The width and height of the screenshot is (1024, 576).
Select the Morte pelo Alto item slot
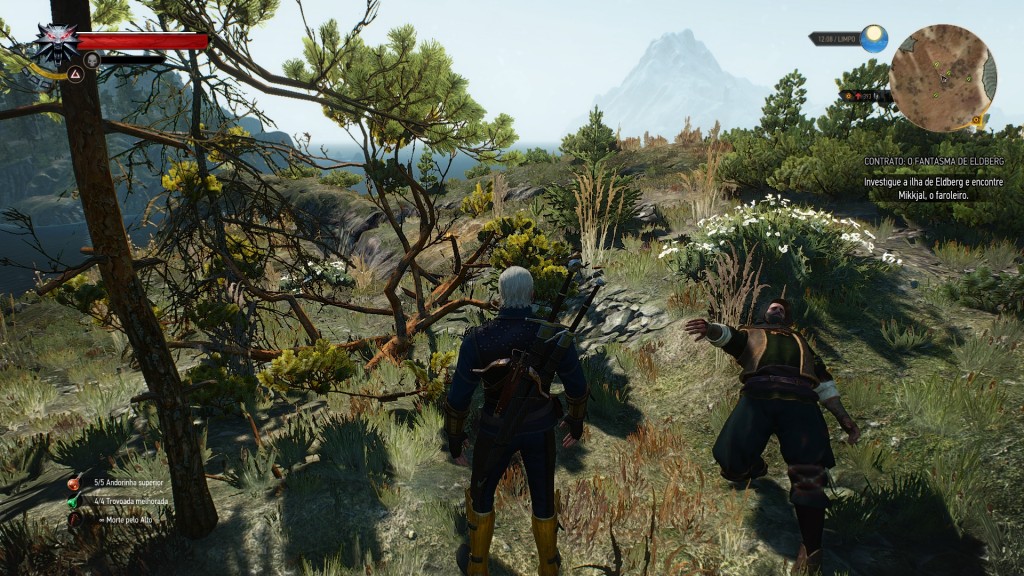74,519
